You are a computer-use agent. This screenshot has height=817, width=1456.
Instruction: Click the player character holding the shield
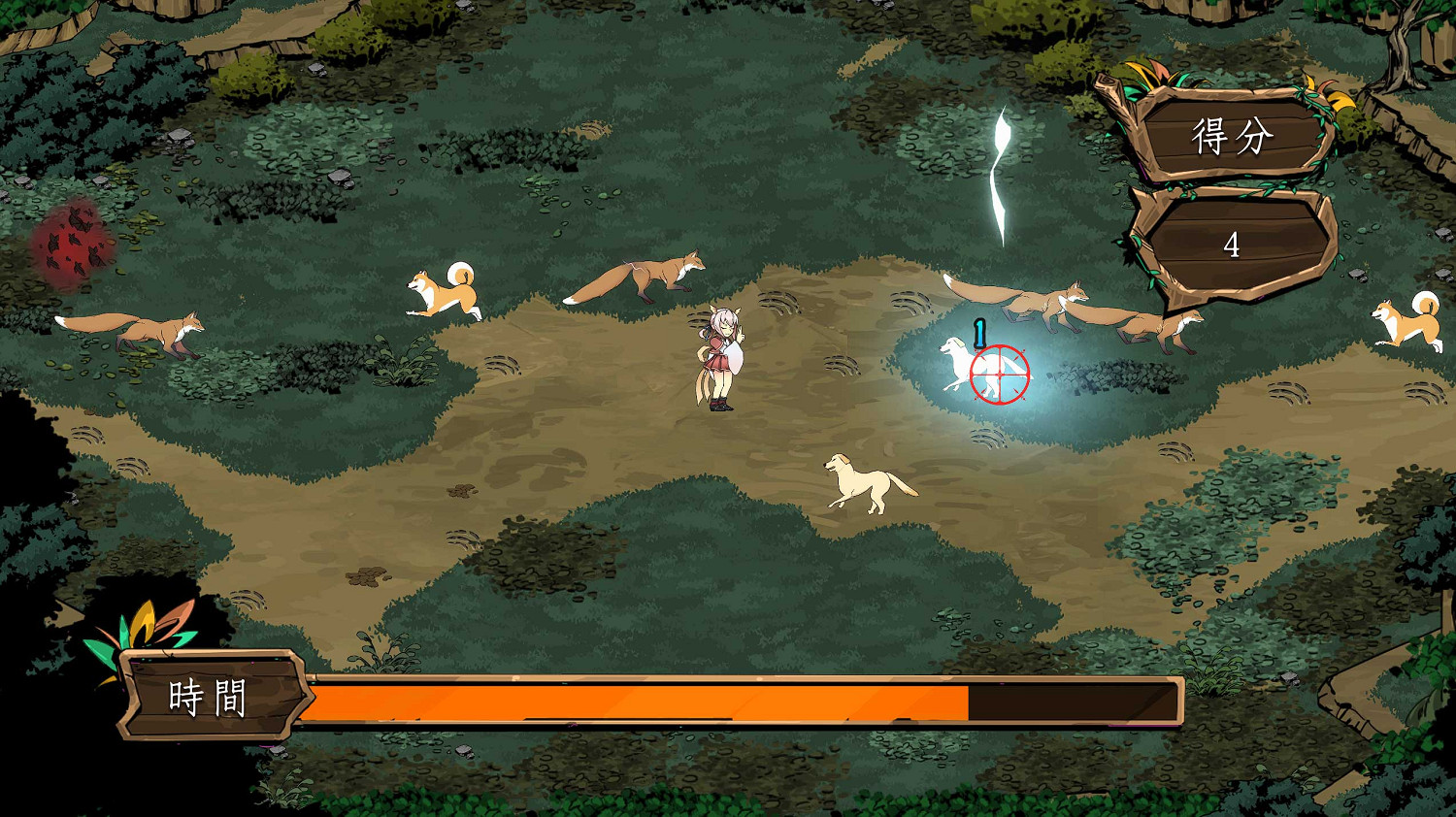point(718,359)
